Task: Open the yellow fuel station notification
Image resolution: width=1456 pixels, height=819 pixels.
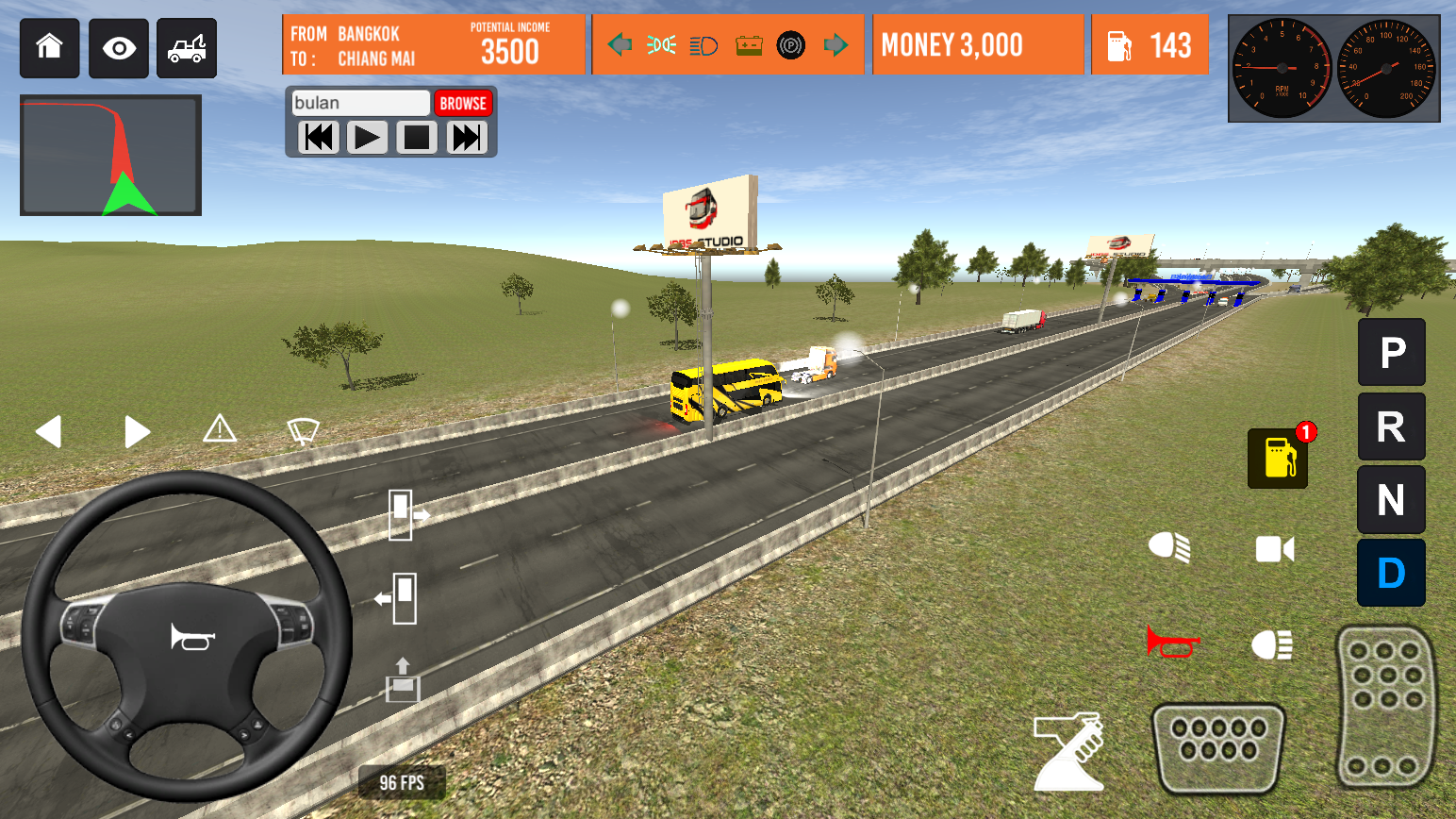Action: coord(1278,458)
